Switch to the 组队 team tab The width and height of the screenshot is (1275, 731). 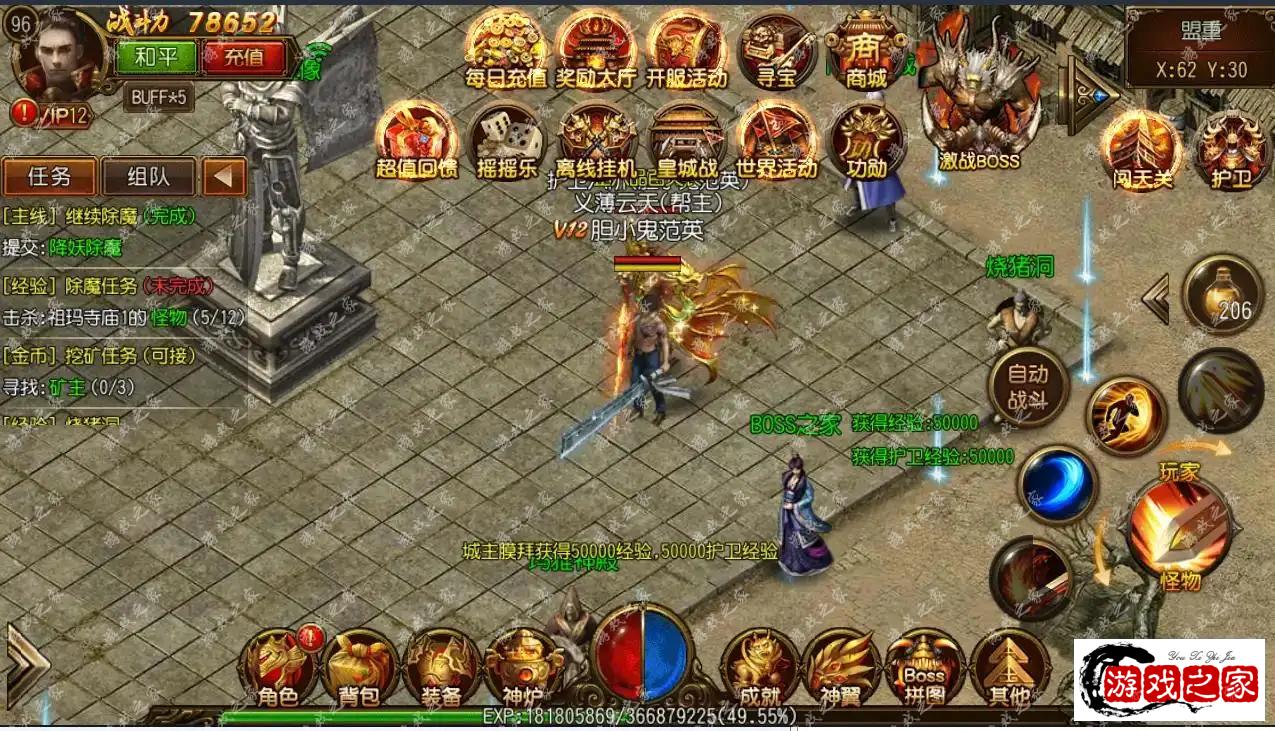[x=148, y=177]
